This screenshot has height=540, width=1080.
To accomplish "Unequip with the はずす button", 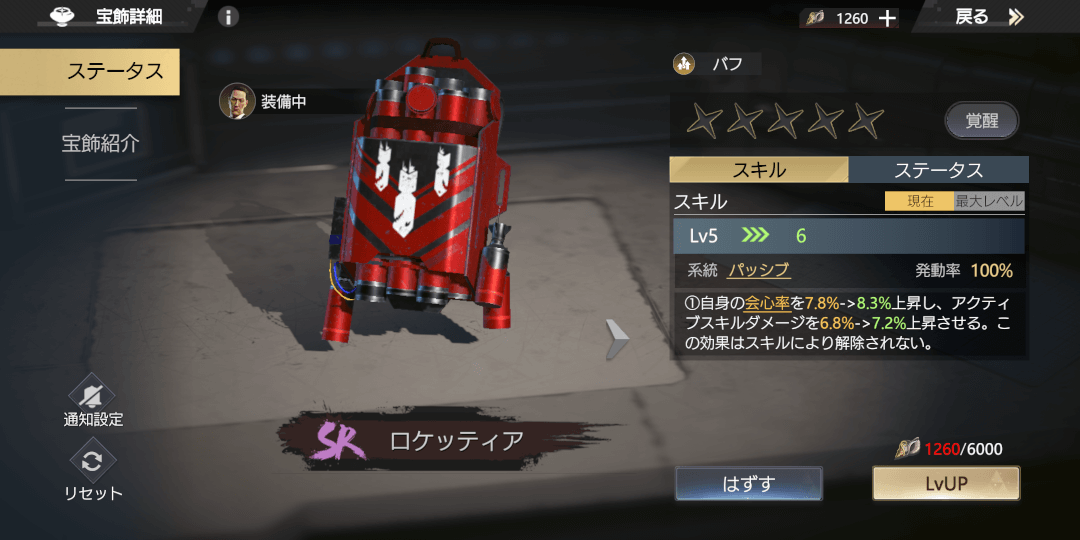I will pos(748,484).
